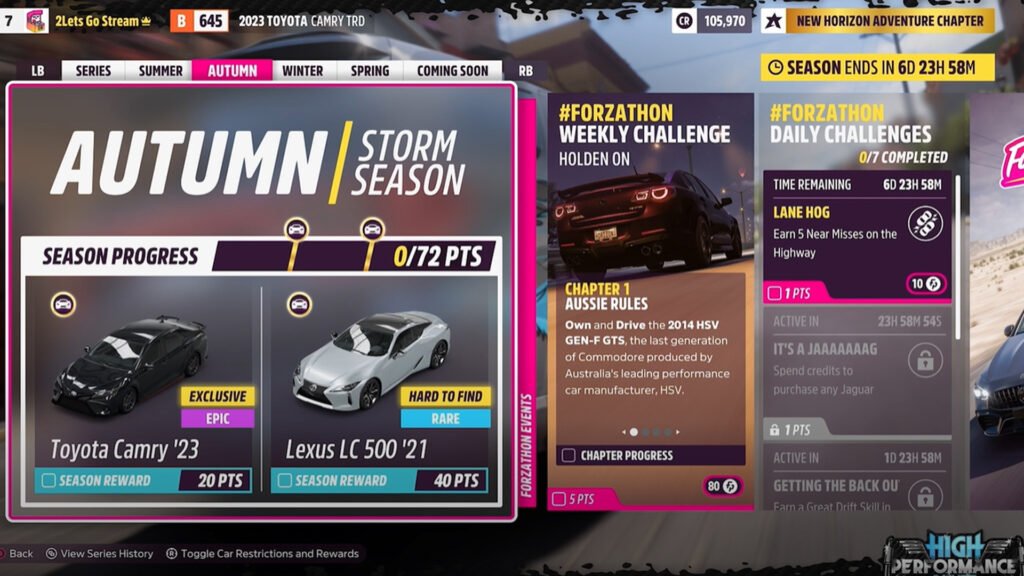This screenshot has width=1024, height=576.
Task: Switch to the Winter tab
Action: [x=302, y=71]
